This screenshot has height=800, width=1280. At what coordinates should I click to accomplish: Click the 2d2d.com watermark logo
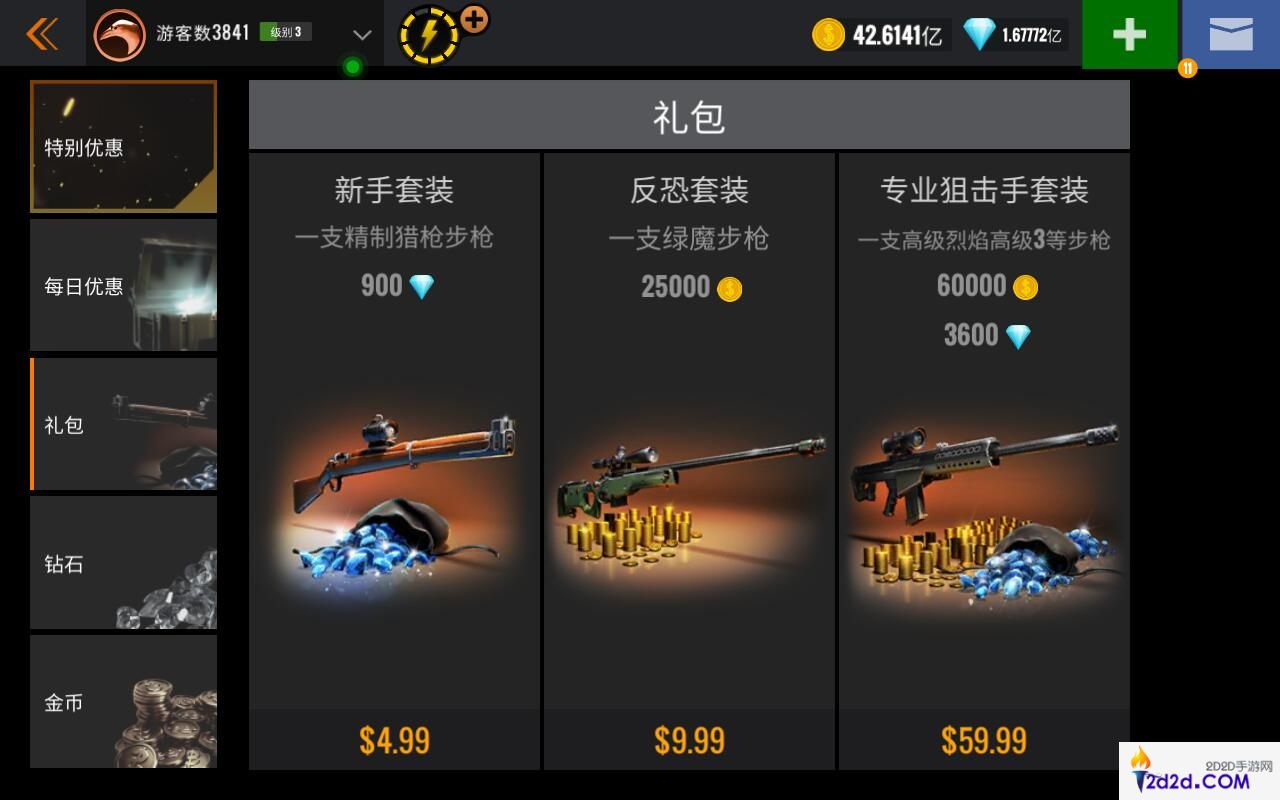pyautogui.click(x=1199, y=772)
